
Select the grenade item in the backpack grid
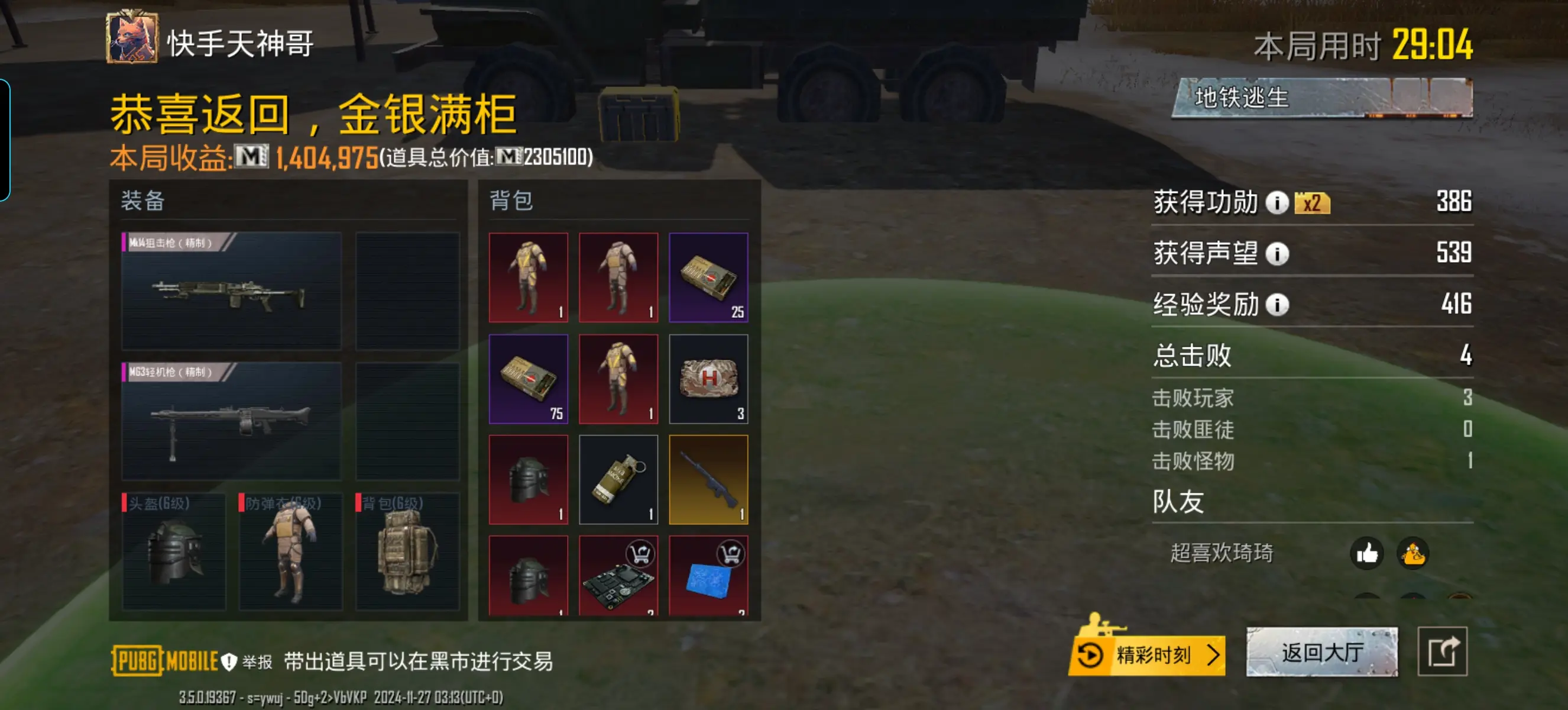(619, 479)
